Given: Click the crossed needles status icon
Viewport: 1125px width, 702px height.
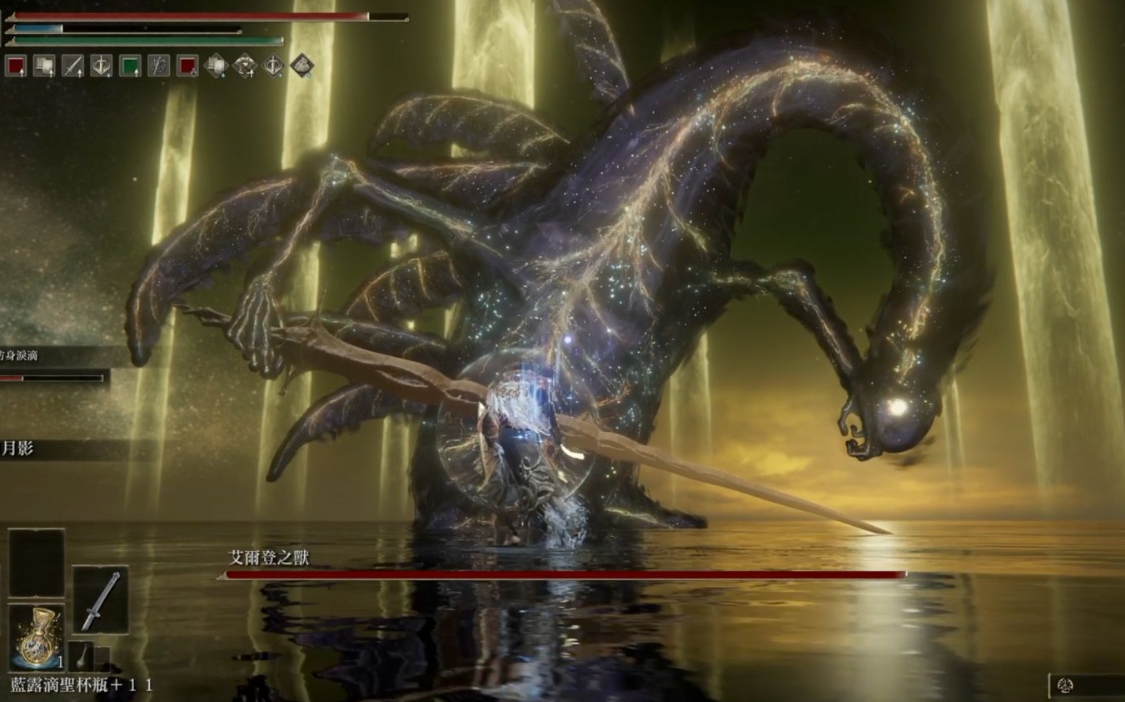Looking at the screenshot, I should [158, 66].
